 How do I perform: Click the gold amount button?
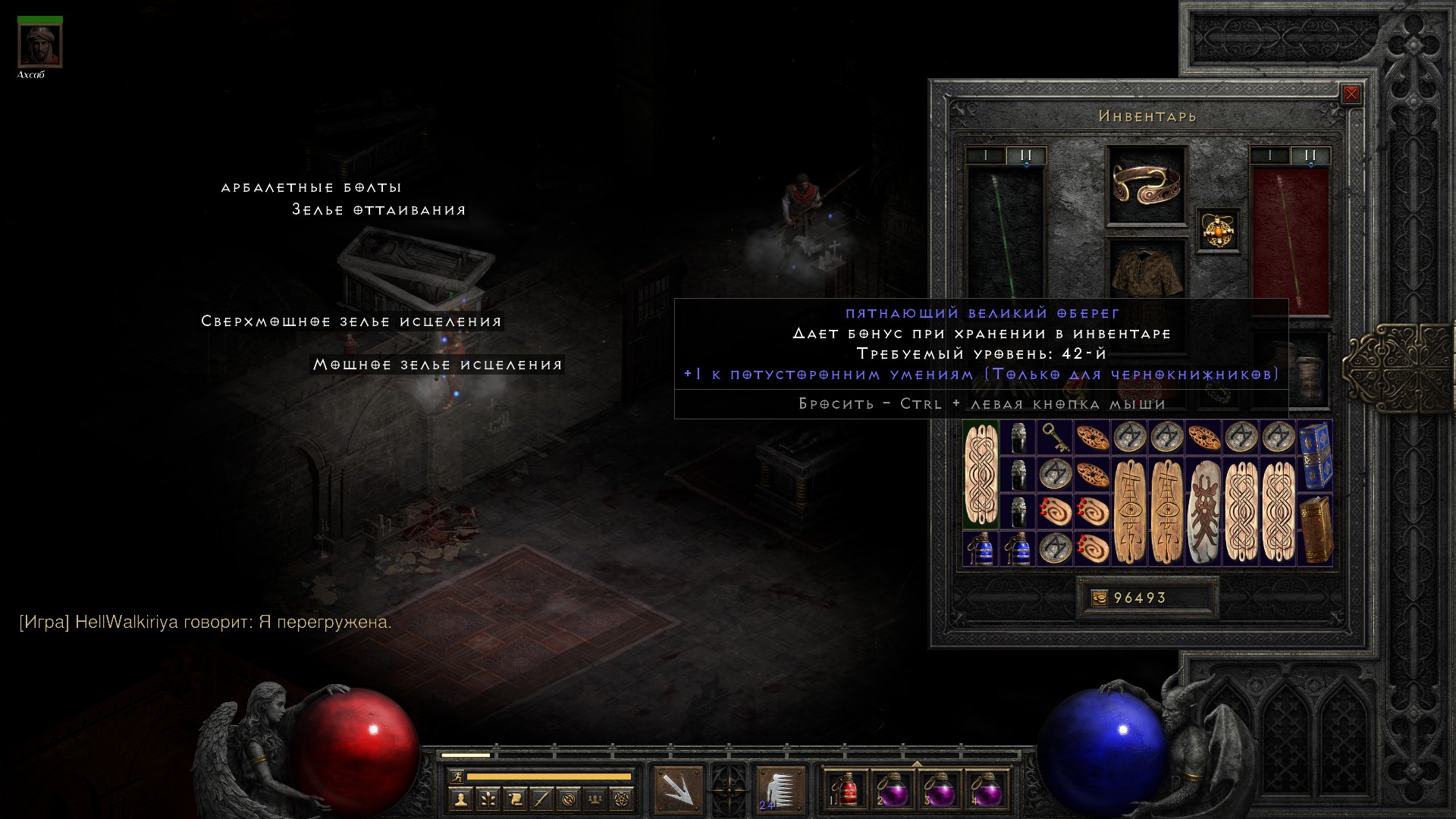coord(1100,598)
